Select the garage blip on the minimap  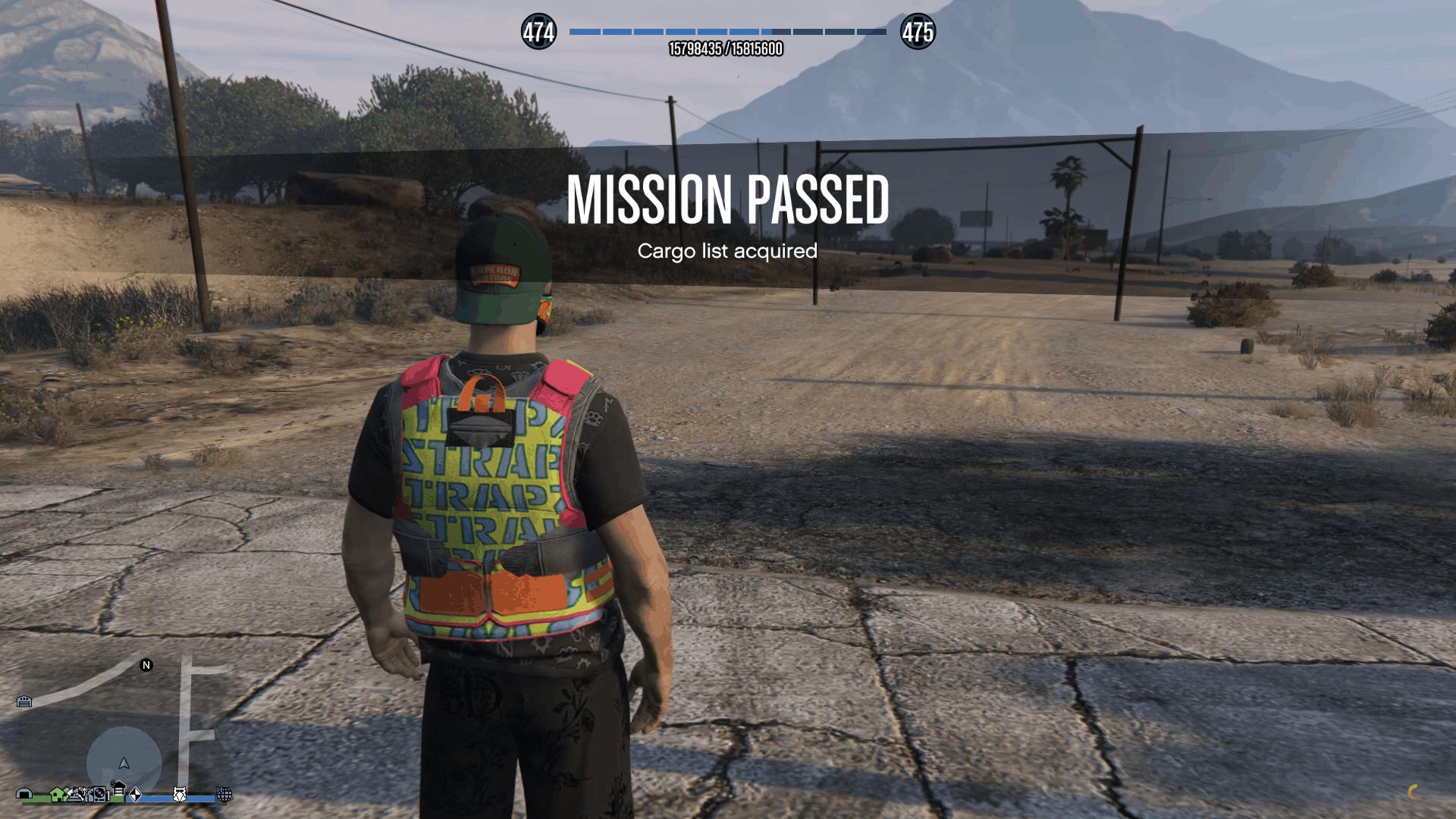24,701
